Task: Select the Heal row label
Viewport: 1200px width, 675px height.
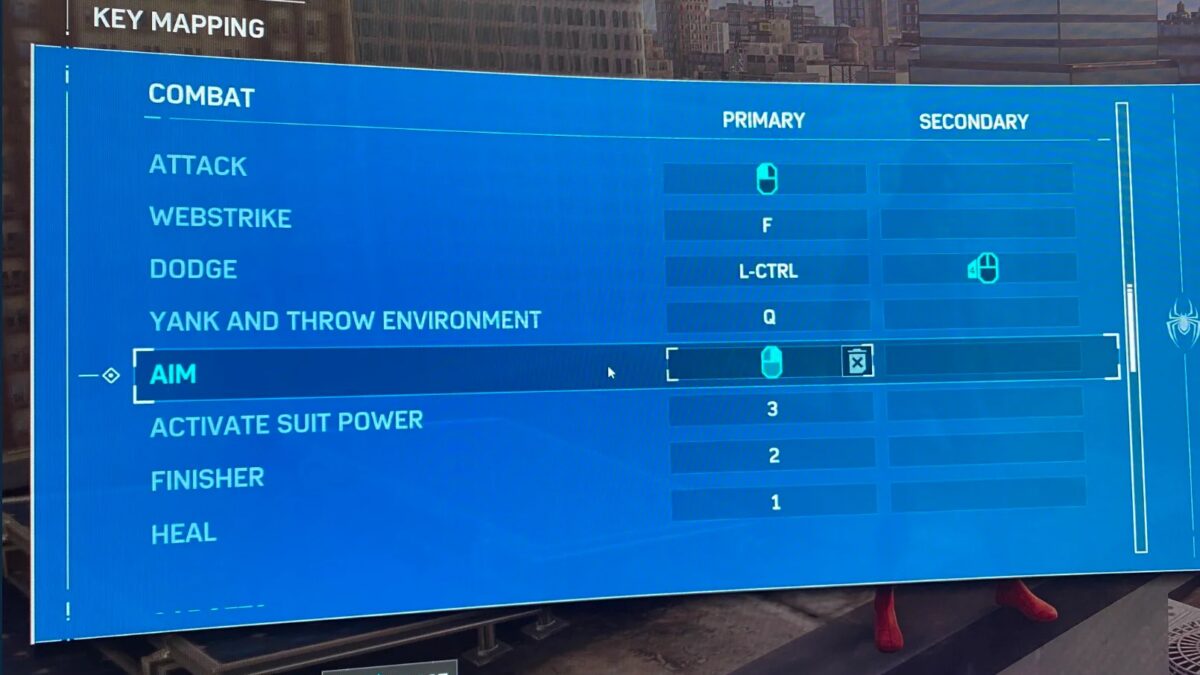Action: pos(184,534)
